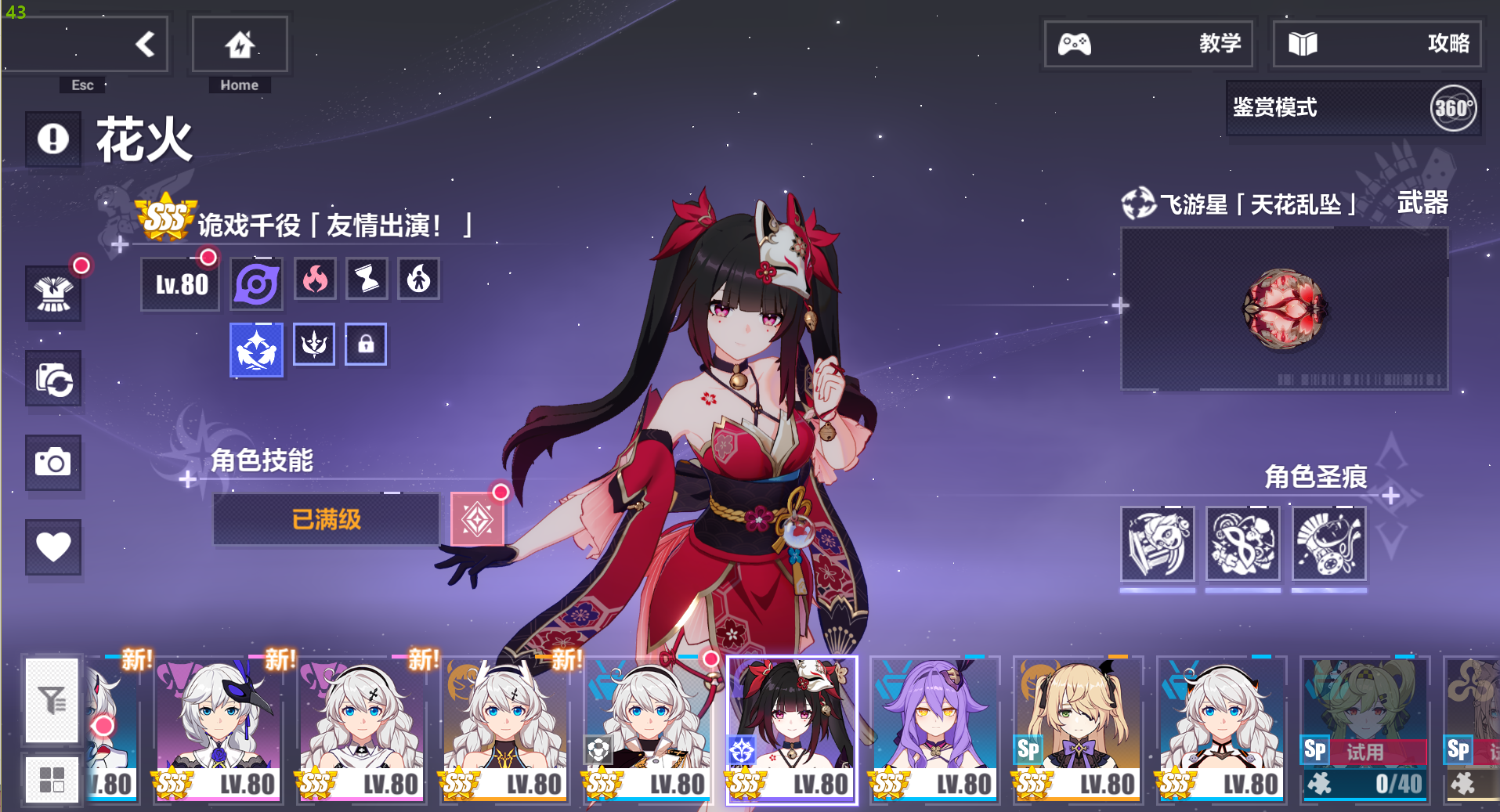Mark 花火 as favorite via heart icon
The image size is (1500, 812).
[52, 547]
